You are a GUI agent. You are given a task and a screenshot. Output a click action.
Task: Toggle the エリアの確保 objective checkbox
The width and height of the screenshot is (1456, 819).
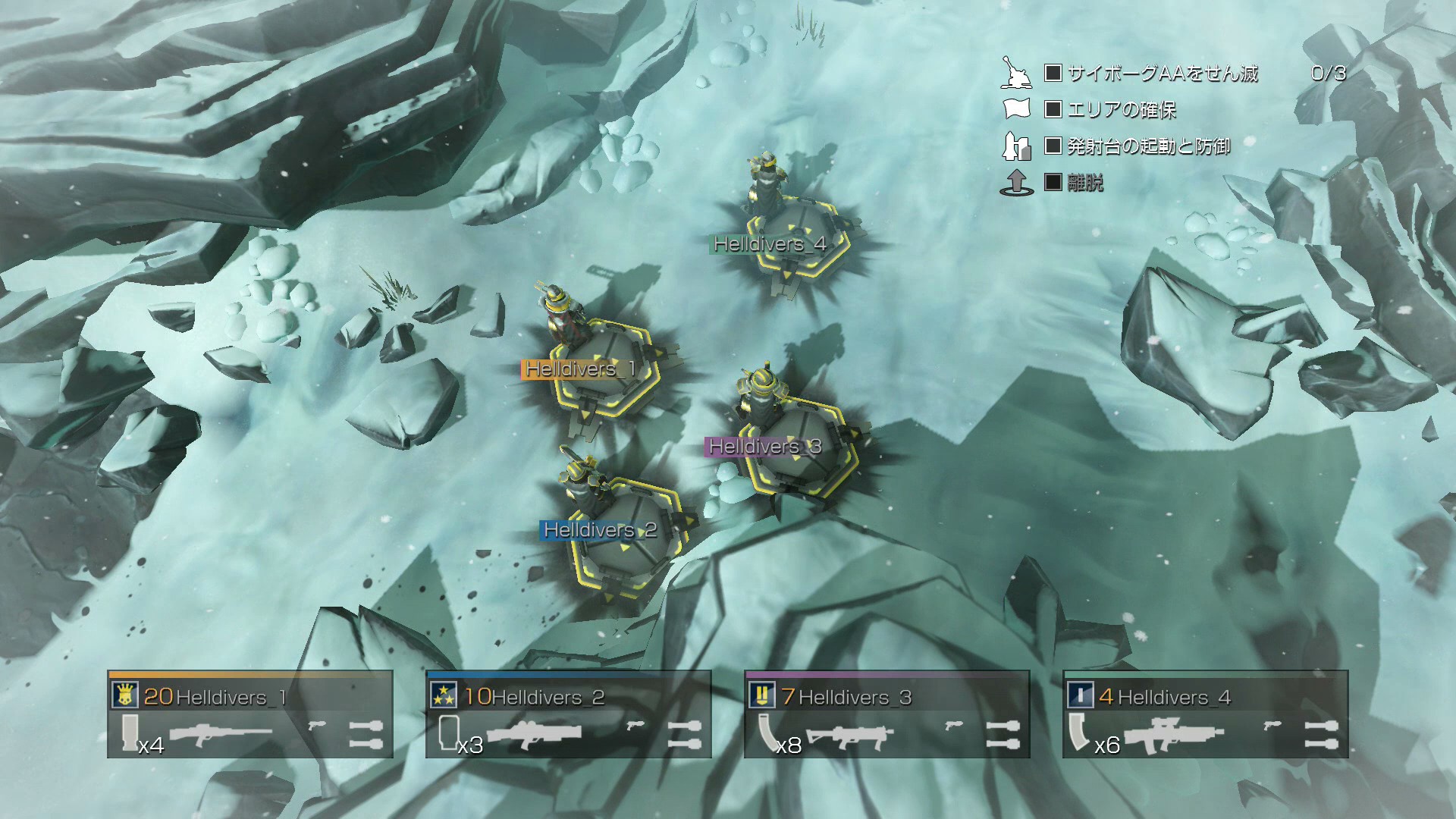click(x=1053, y=109)
